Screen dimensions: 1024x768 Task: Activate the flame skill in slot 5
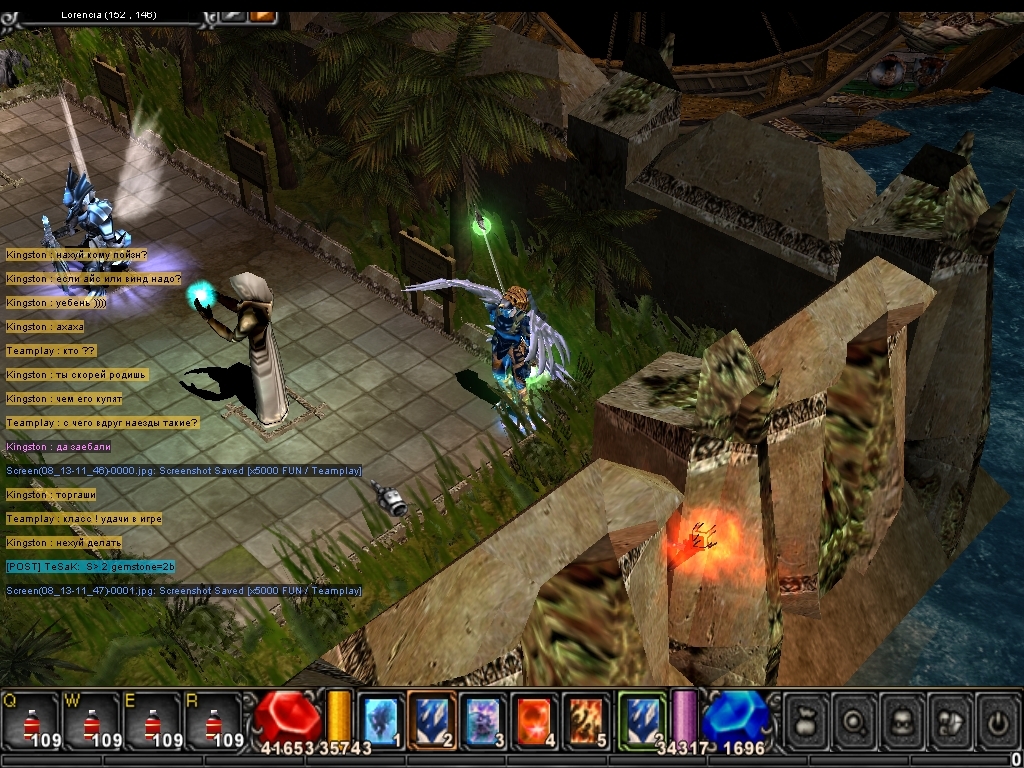(x=586, y=719)
